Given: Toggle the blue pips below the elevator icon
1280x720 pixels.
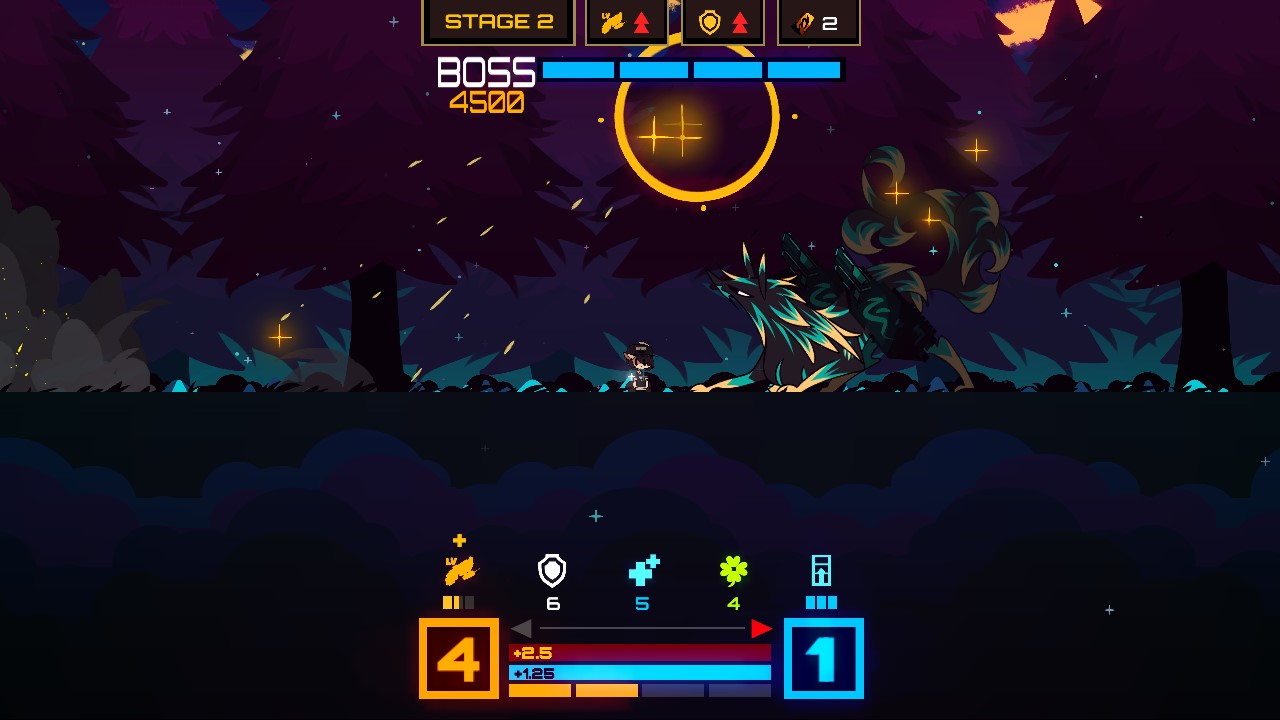Looking at the screenshot, I should point(822,602).
